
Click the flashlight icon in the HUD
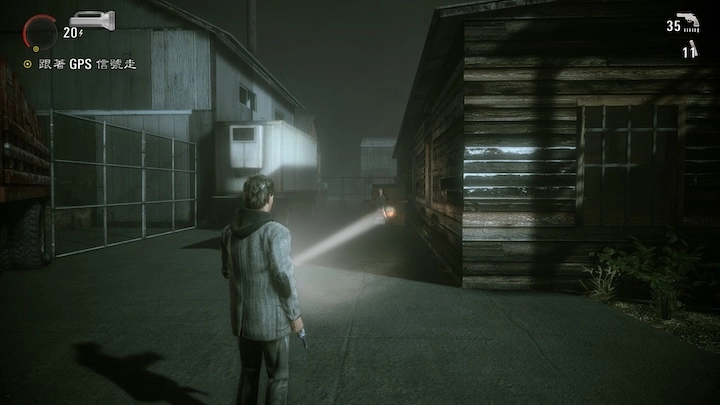[x=92, y=18]
